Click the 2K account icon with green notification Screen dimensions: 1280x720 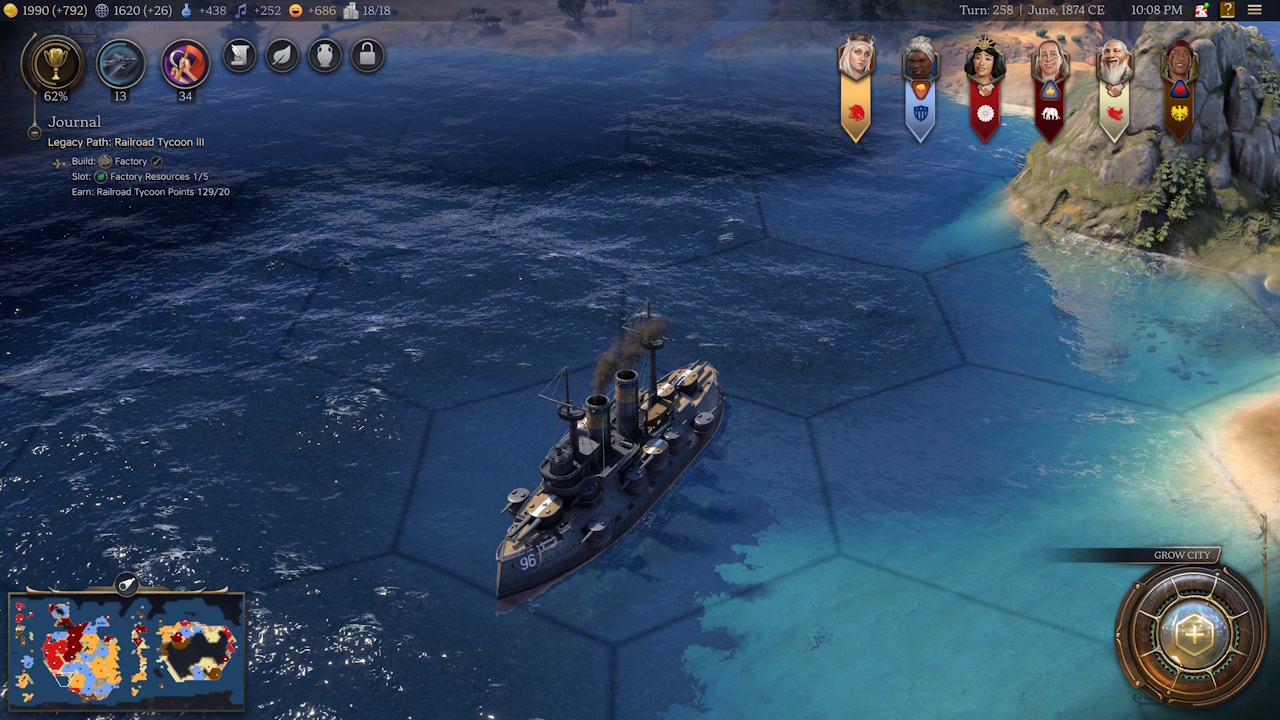1199,11
